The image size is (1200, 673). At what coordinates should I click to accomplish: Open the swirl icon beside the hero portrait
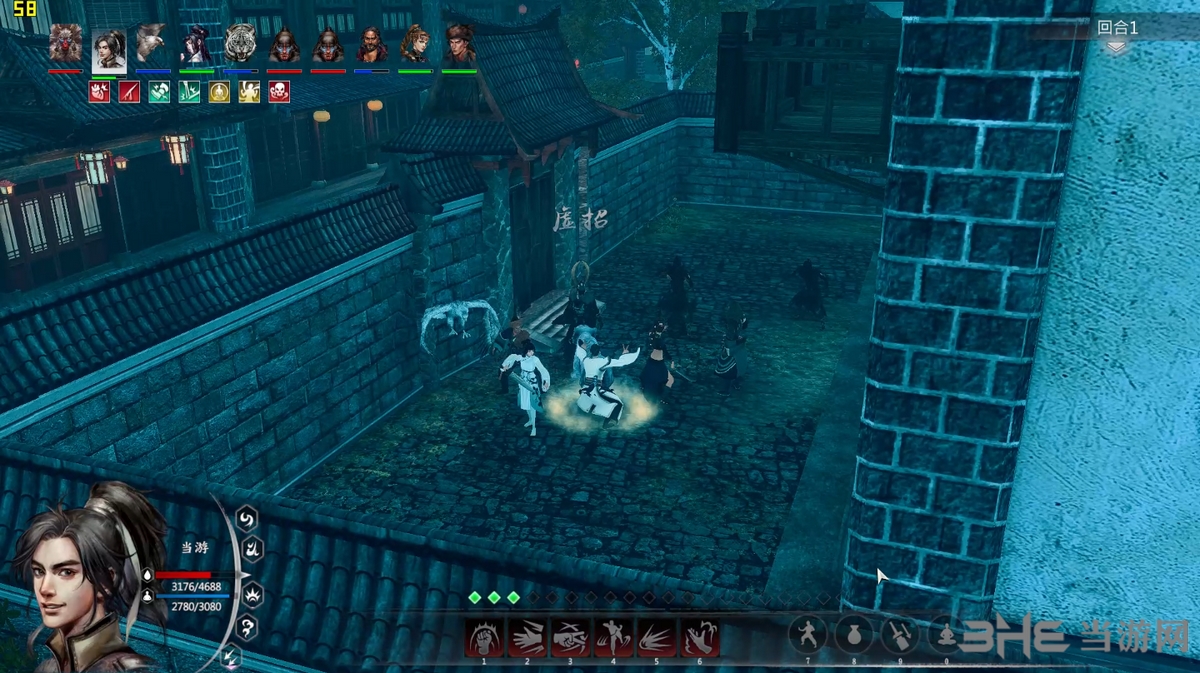coord(246,518)
